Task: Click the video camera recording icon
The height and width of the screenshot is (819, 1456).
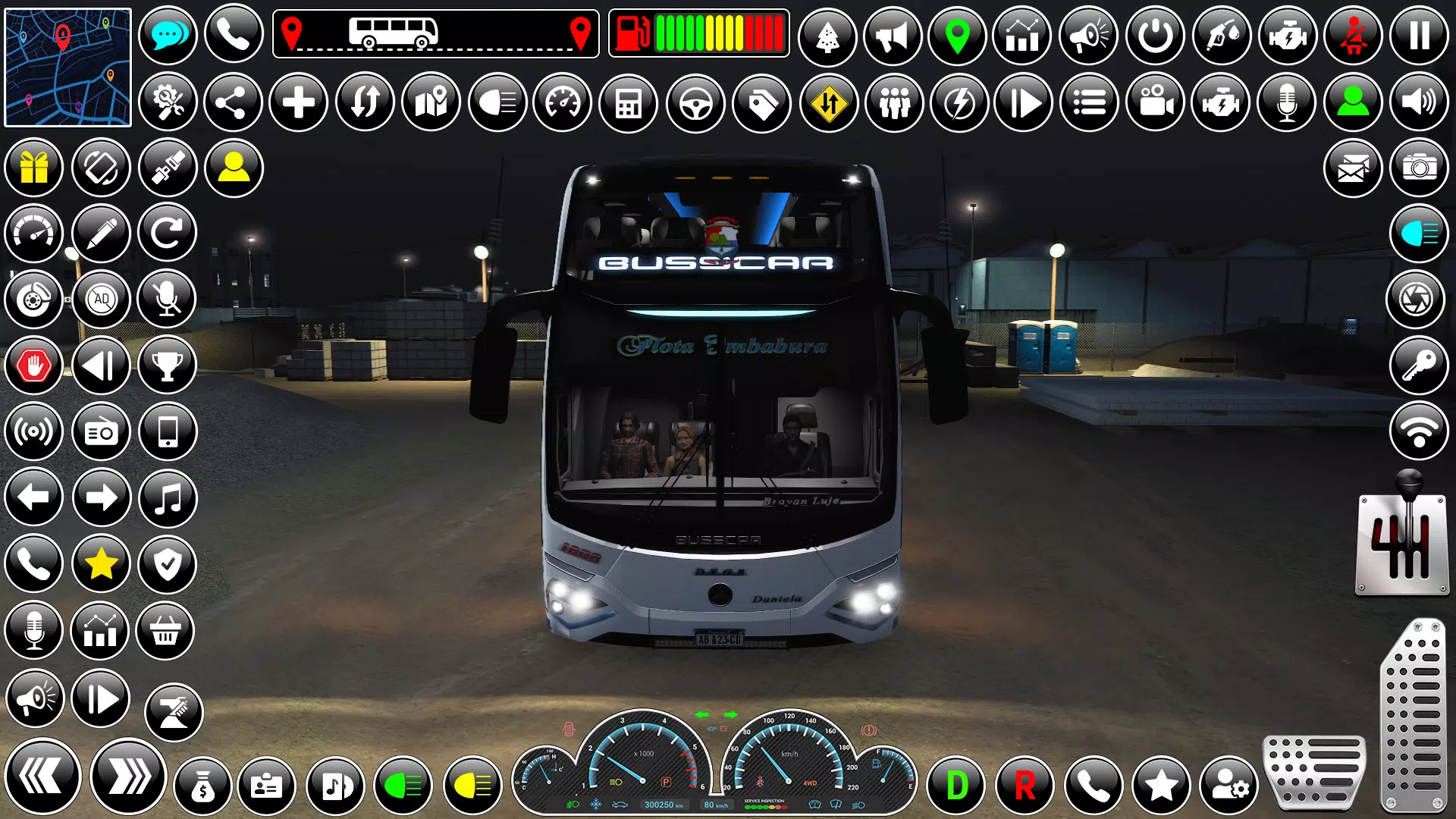Action: (x=1156, y=102)
